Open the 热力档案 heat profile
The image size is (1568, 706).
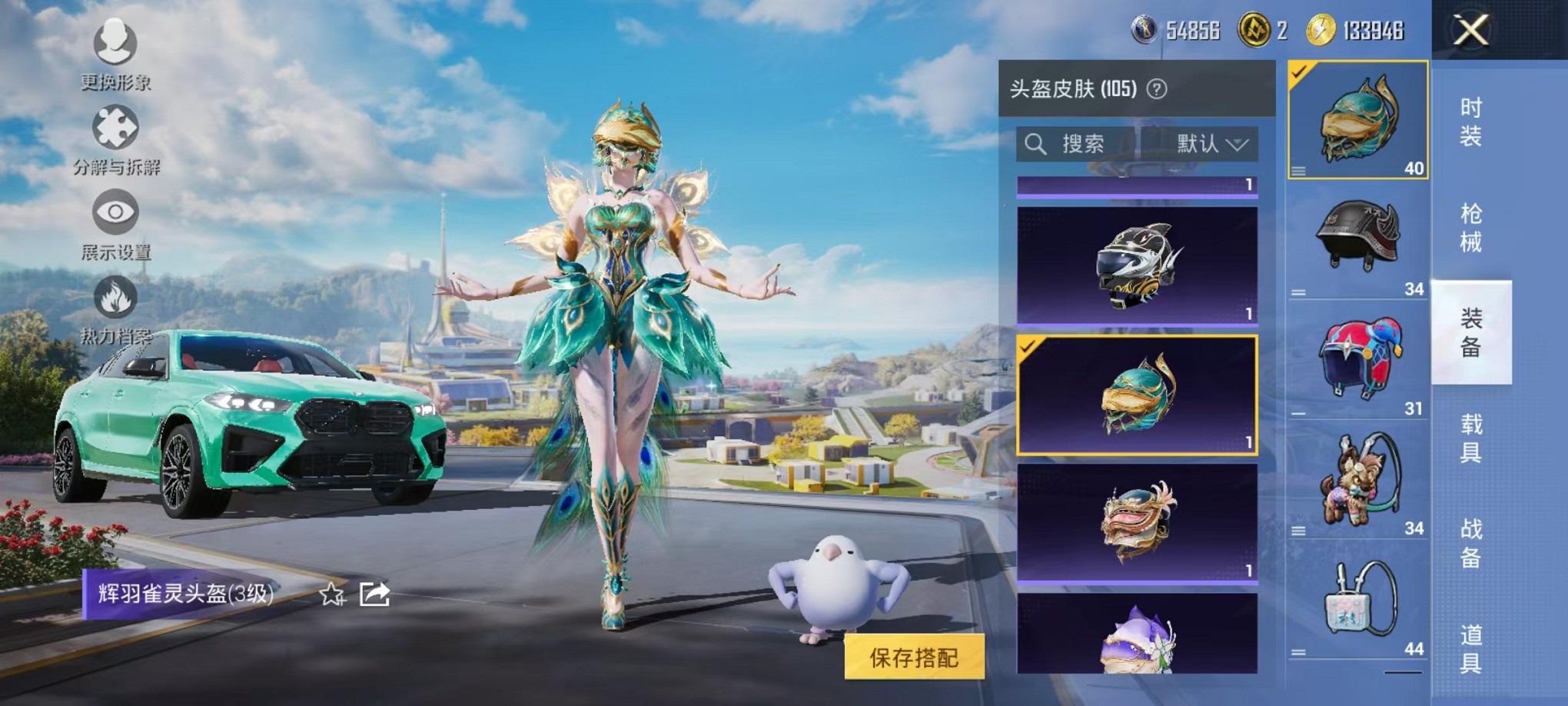(114, 314)
